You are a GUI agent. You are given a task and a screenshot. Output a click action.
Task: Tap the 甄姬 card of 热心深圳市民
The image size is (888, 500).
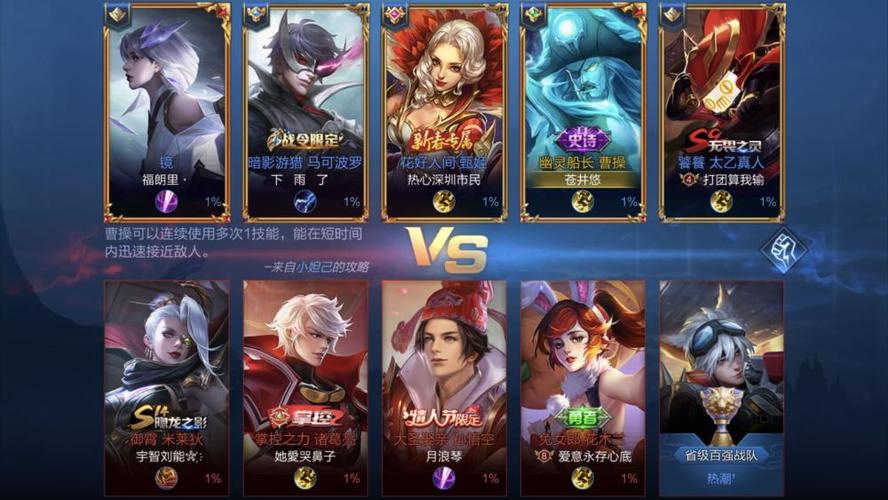[444, 110]
